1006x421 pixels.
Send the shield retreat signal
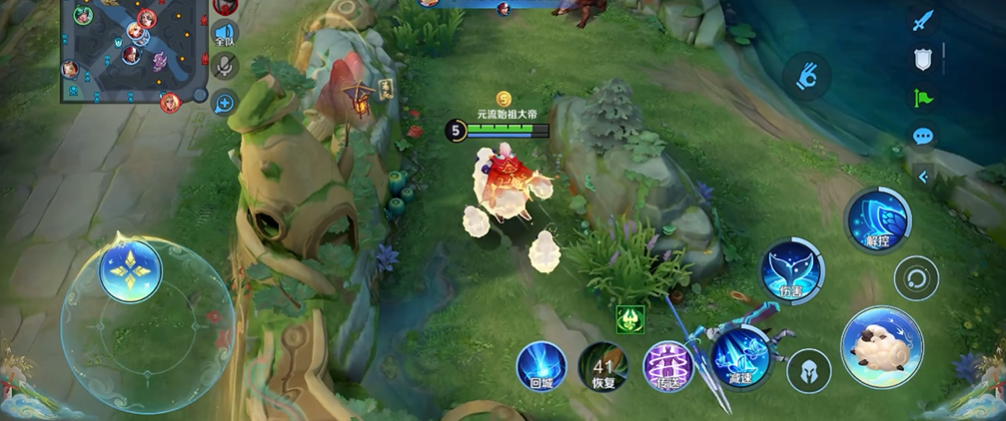(922, 58)
